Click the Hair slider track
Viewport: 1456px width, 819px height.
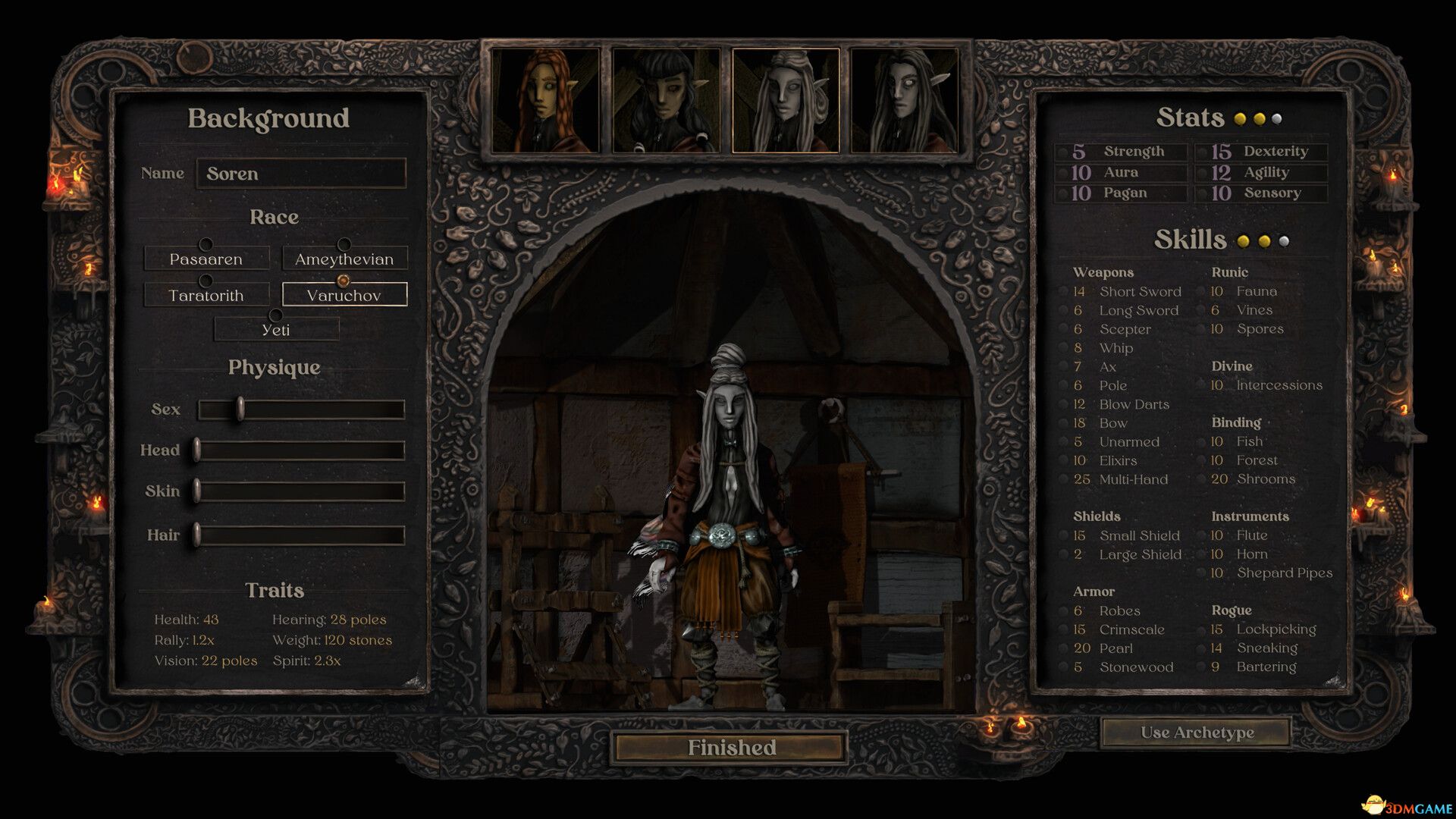coord(301,535)
